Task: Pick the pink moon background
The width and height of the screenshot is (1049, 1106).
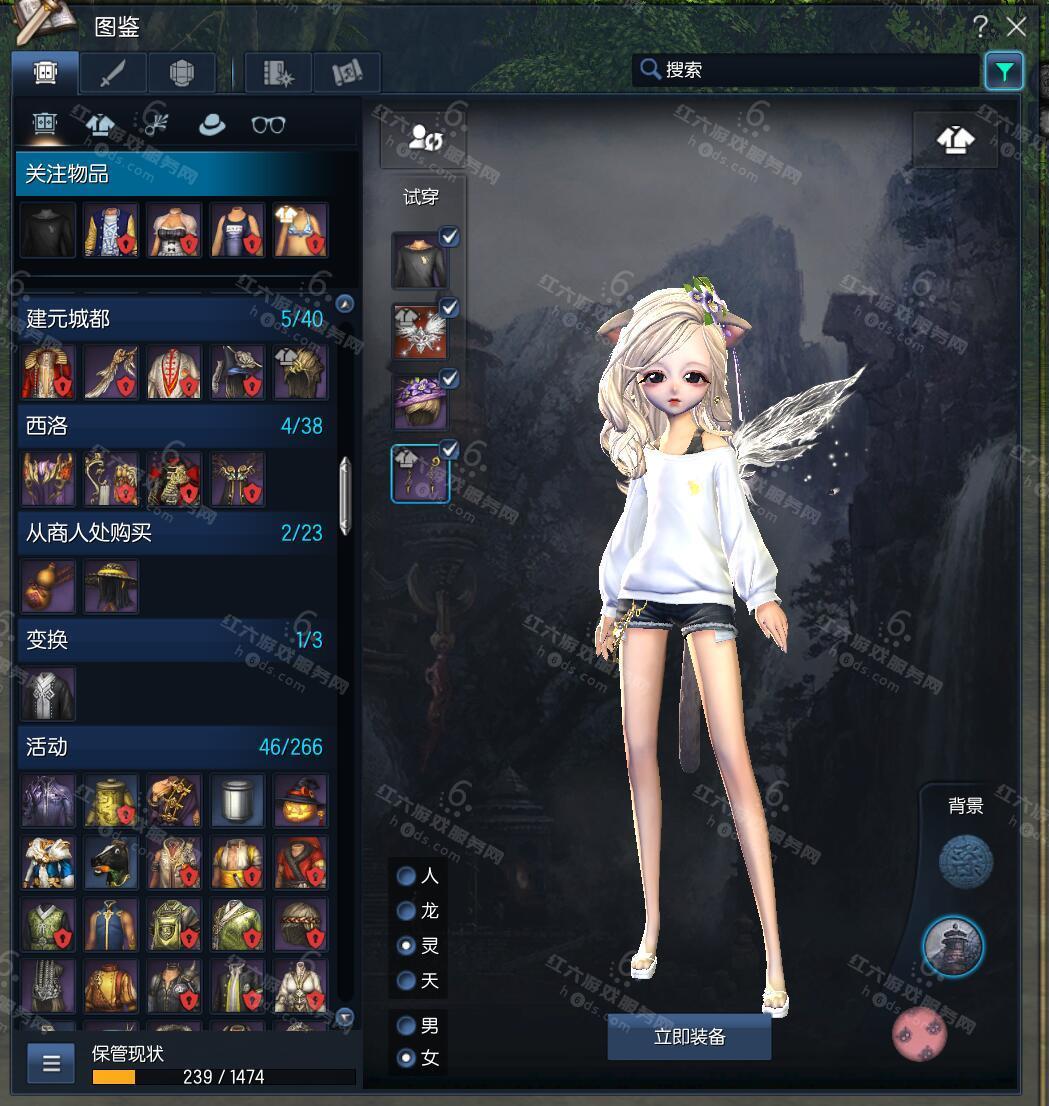Action: [x=919, y=1034]
